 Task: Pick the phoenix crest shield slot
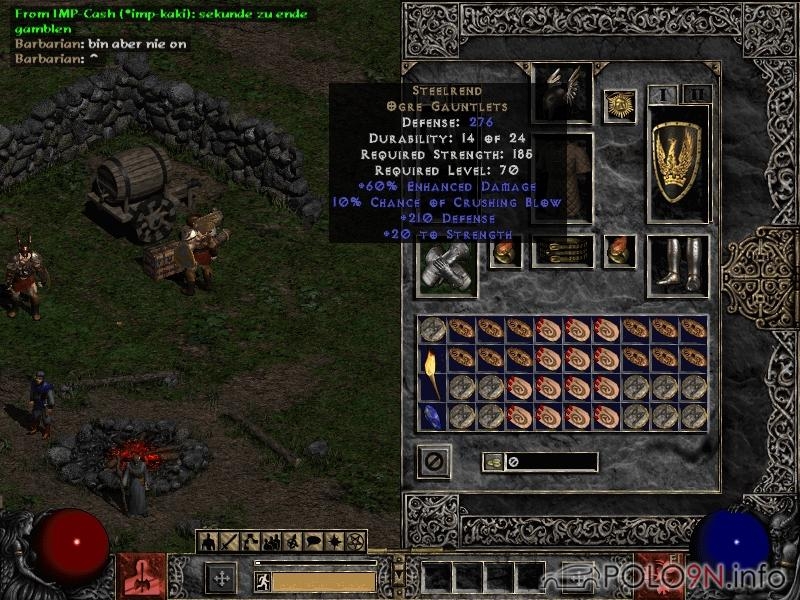679,162
